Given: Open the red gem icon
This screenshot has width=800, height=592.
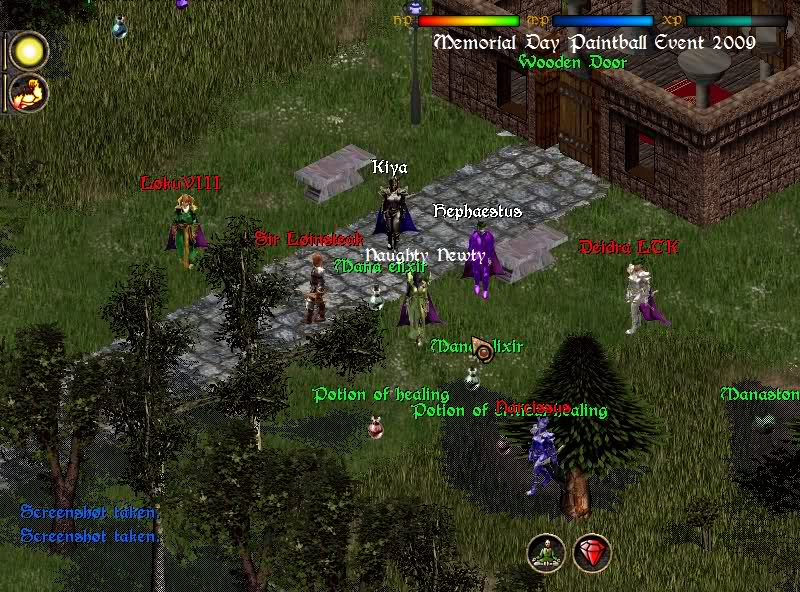Looking at the screenshot, I should pos(592,553).
